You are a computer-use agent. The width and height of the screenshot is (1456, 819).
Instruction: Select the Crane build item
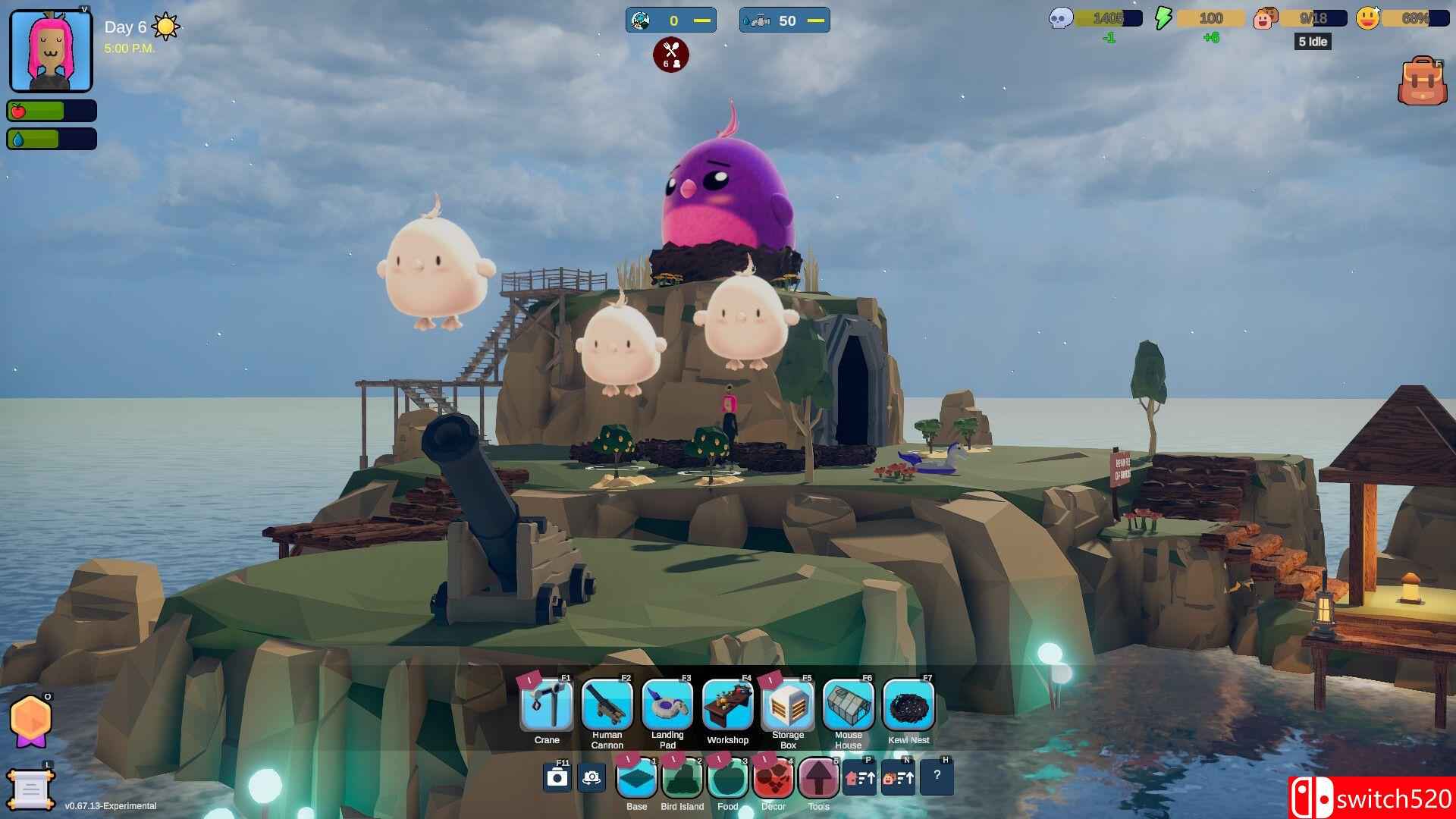tap(547, 705)
